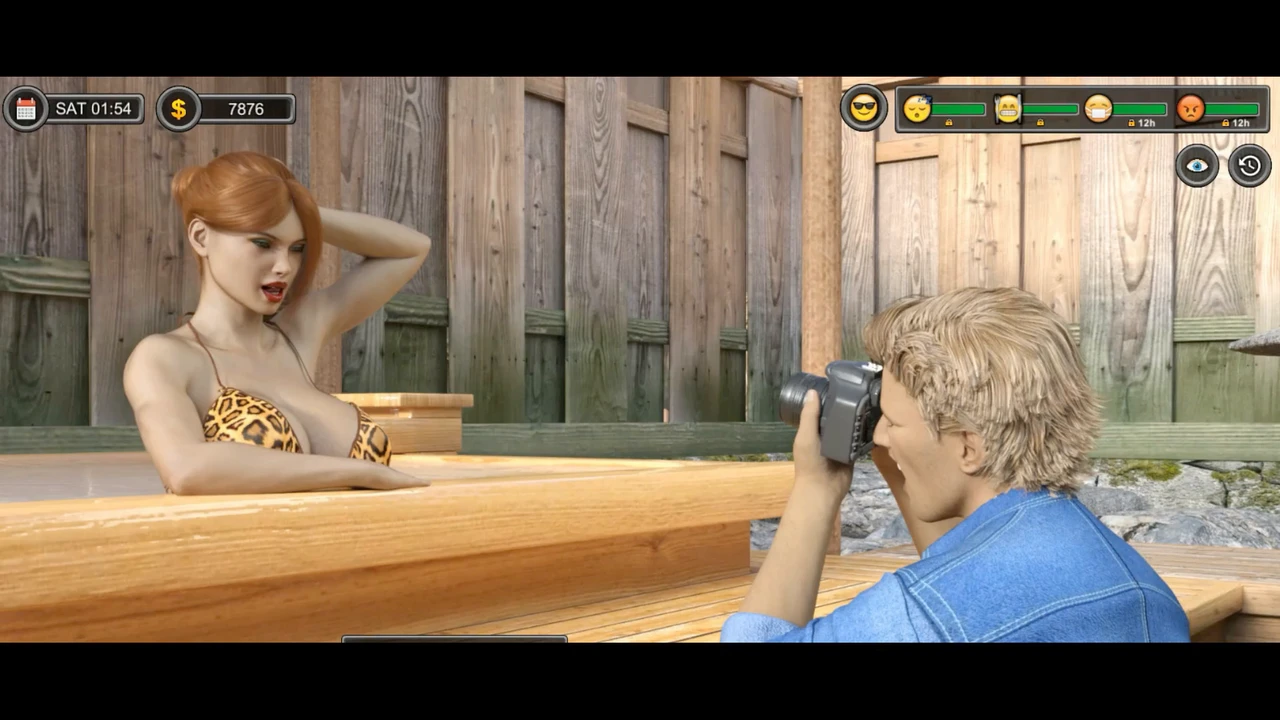
Task: Click the masked face health icon
Action: coord(1098,108)
